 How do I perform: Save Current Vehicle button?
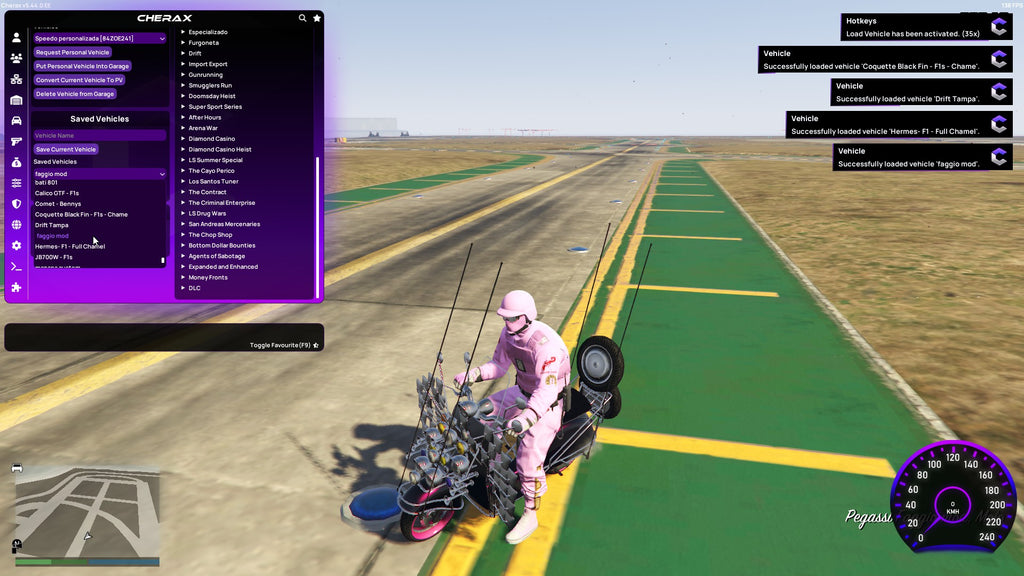coord(66,149)
